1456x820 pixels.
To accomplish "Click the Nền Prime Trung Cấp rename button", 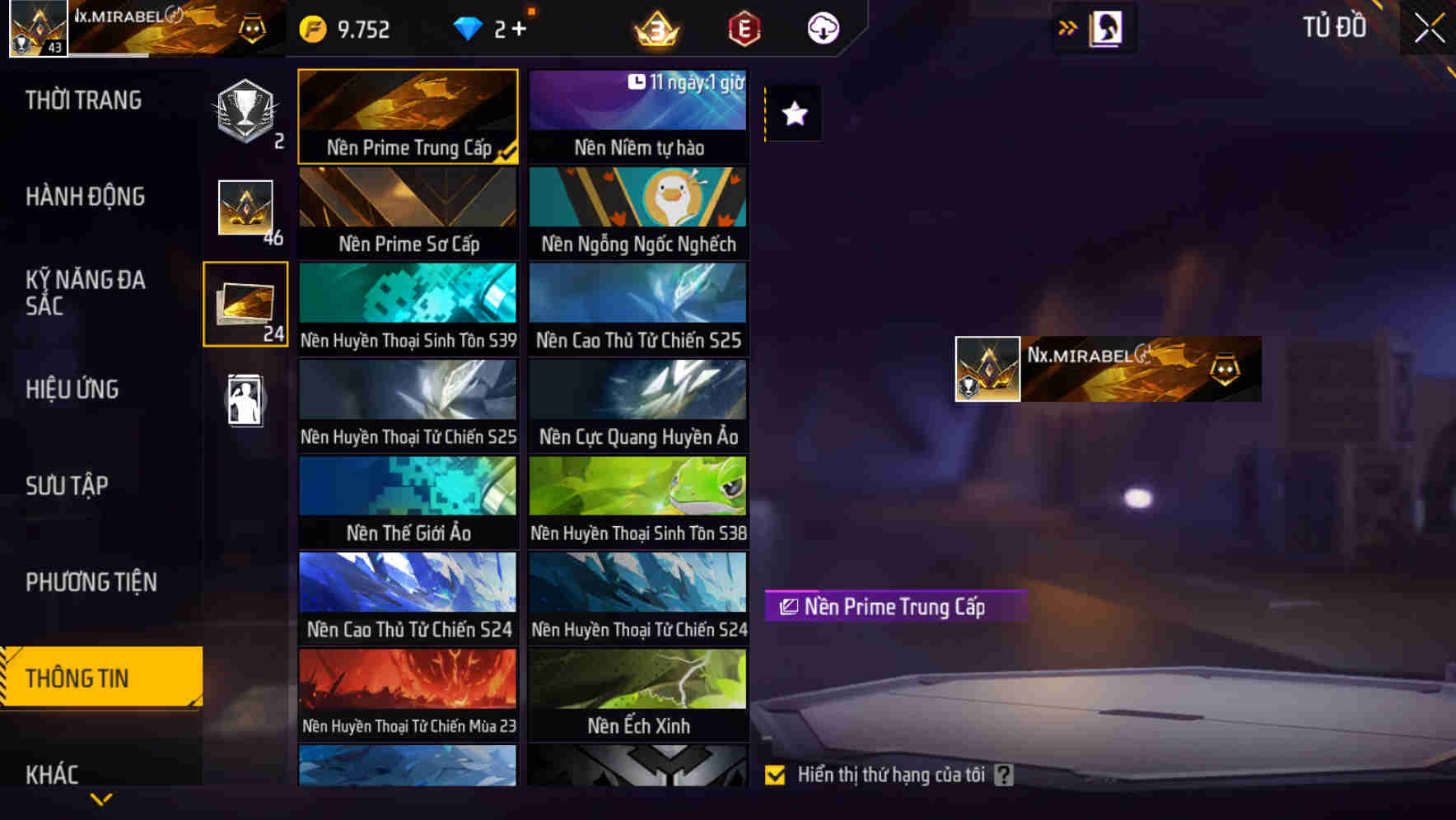I will click(787, 608).
